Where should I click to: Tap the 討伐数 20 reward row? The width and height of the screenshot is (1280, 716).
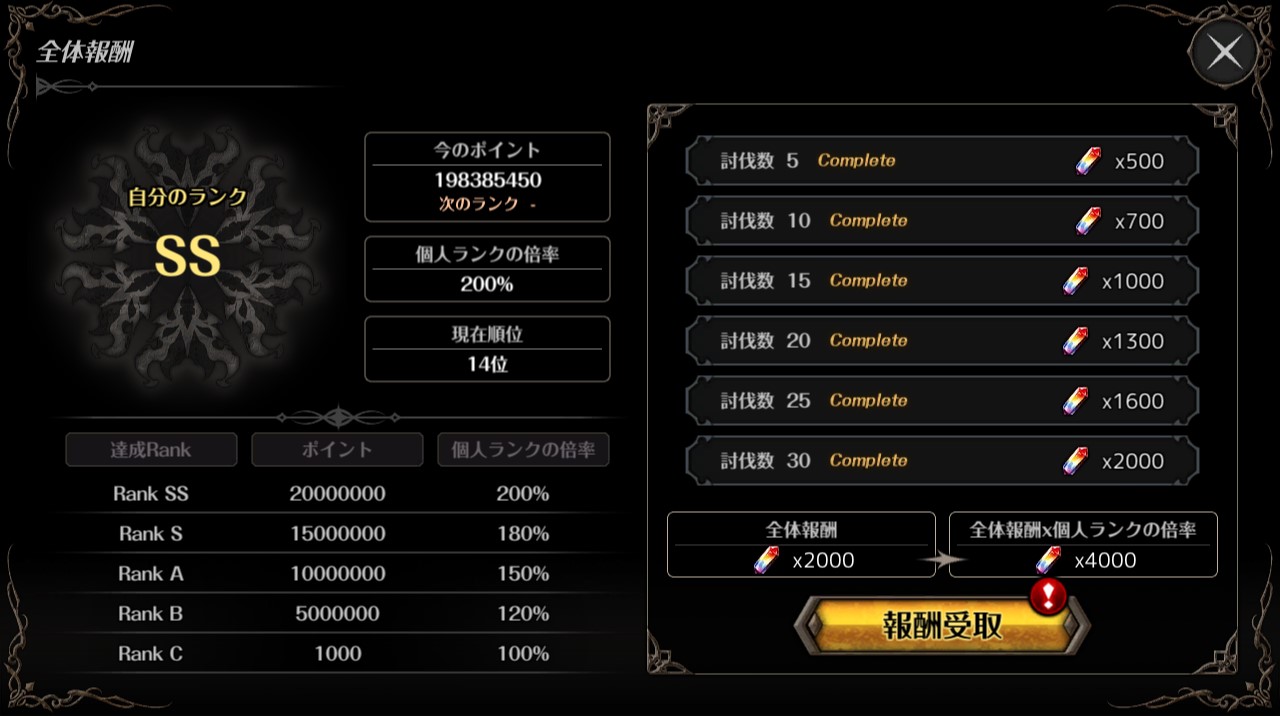[941, 341]
